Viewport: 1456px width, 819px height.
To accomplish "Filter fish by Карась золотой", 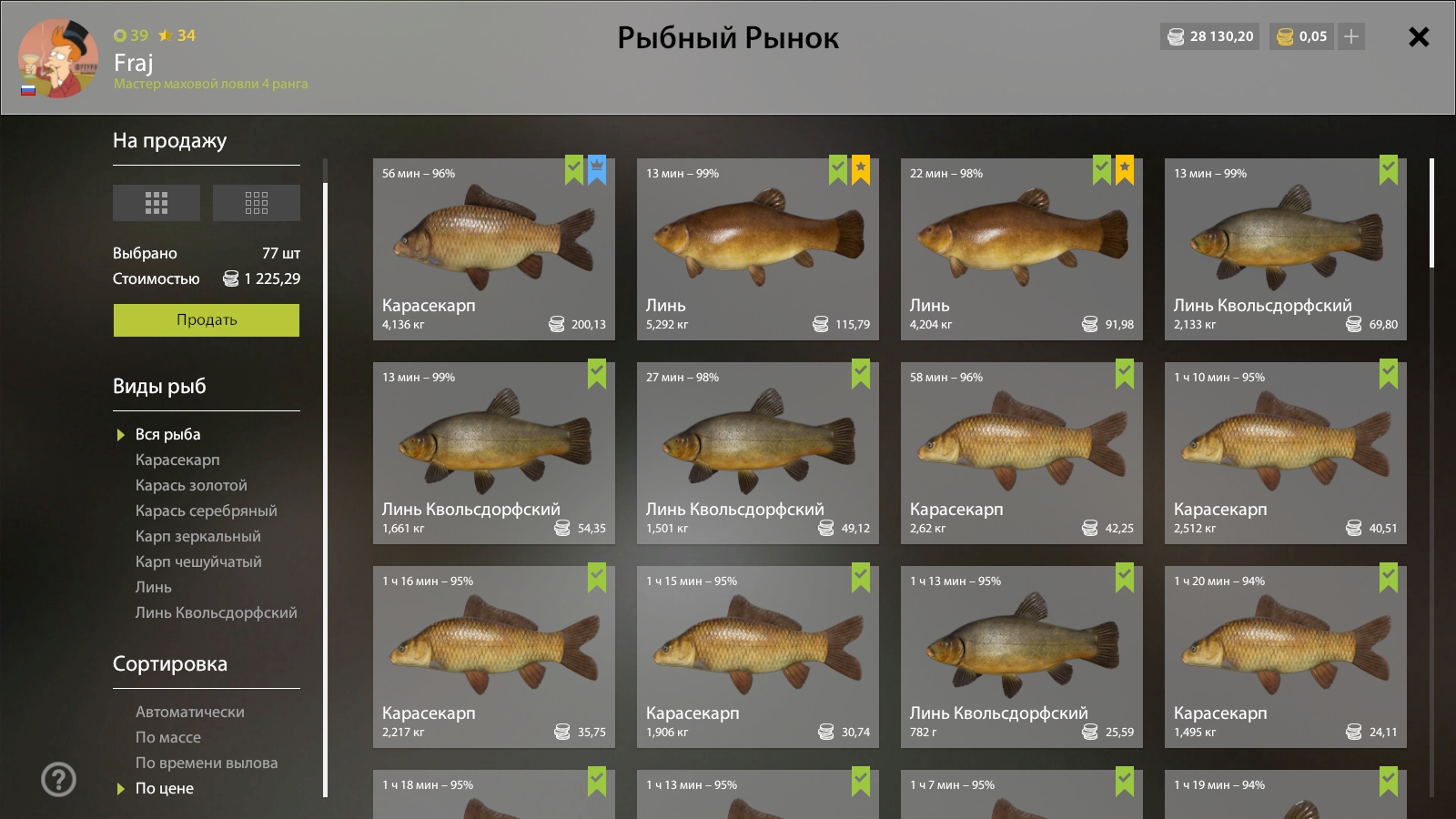I will (x=191, y=486).
